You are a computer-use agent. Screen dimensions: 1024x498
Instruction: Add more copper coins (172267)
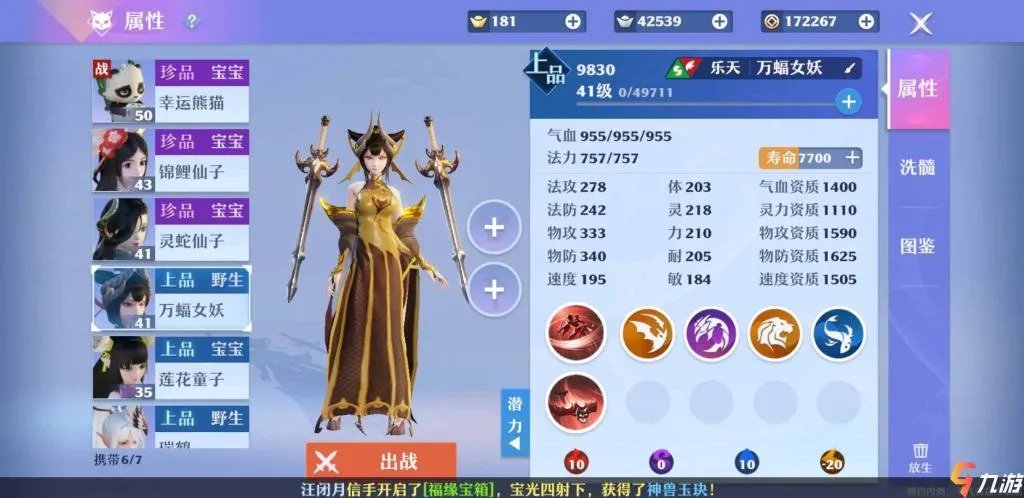click(x=866, y=21)
